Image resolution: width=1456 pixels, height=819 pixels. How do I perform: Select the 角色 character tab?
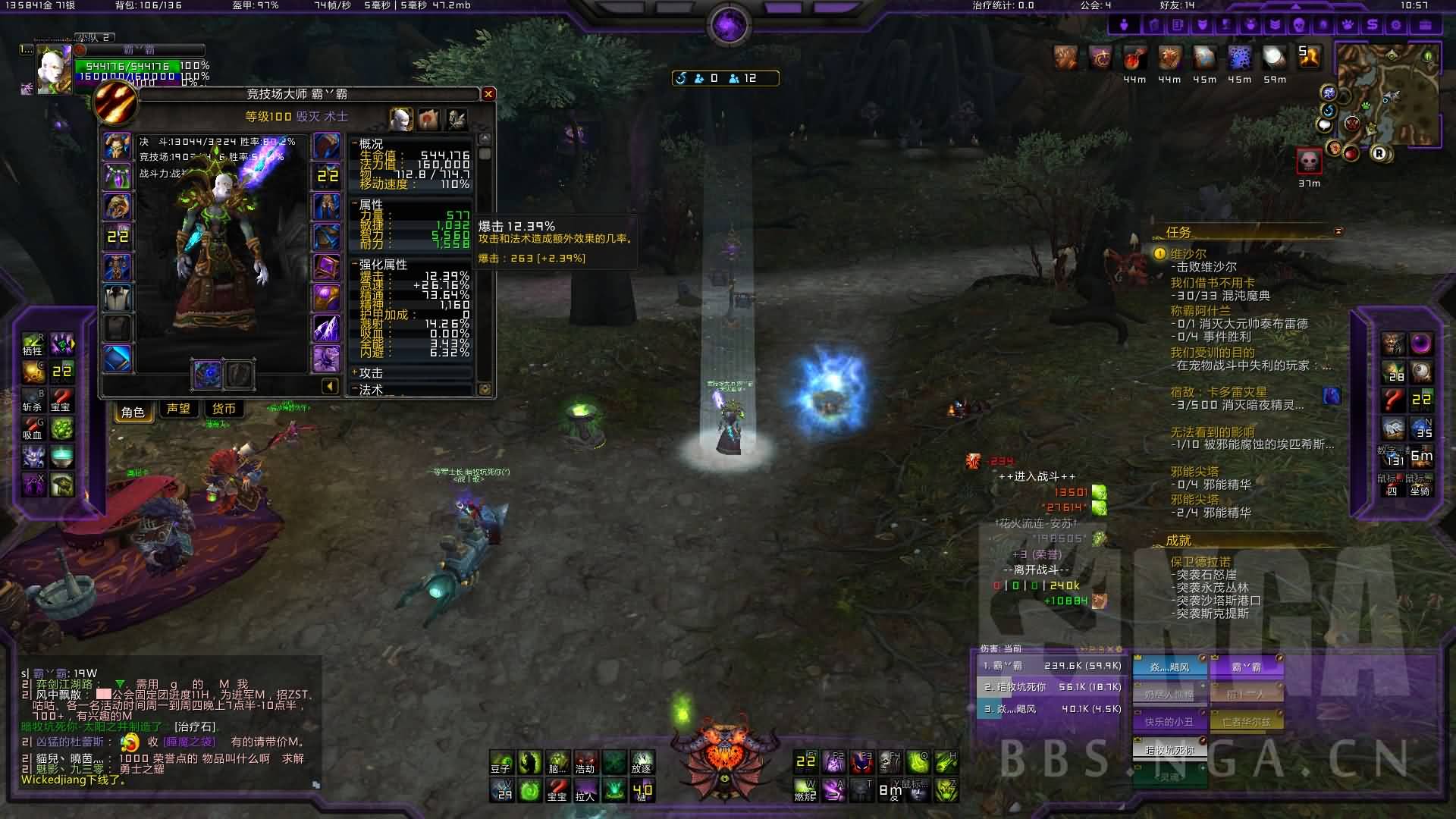pos(133,411)
